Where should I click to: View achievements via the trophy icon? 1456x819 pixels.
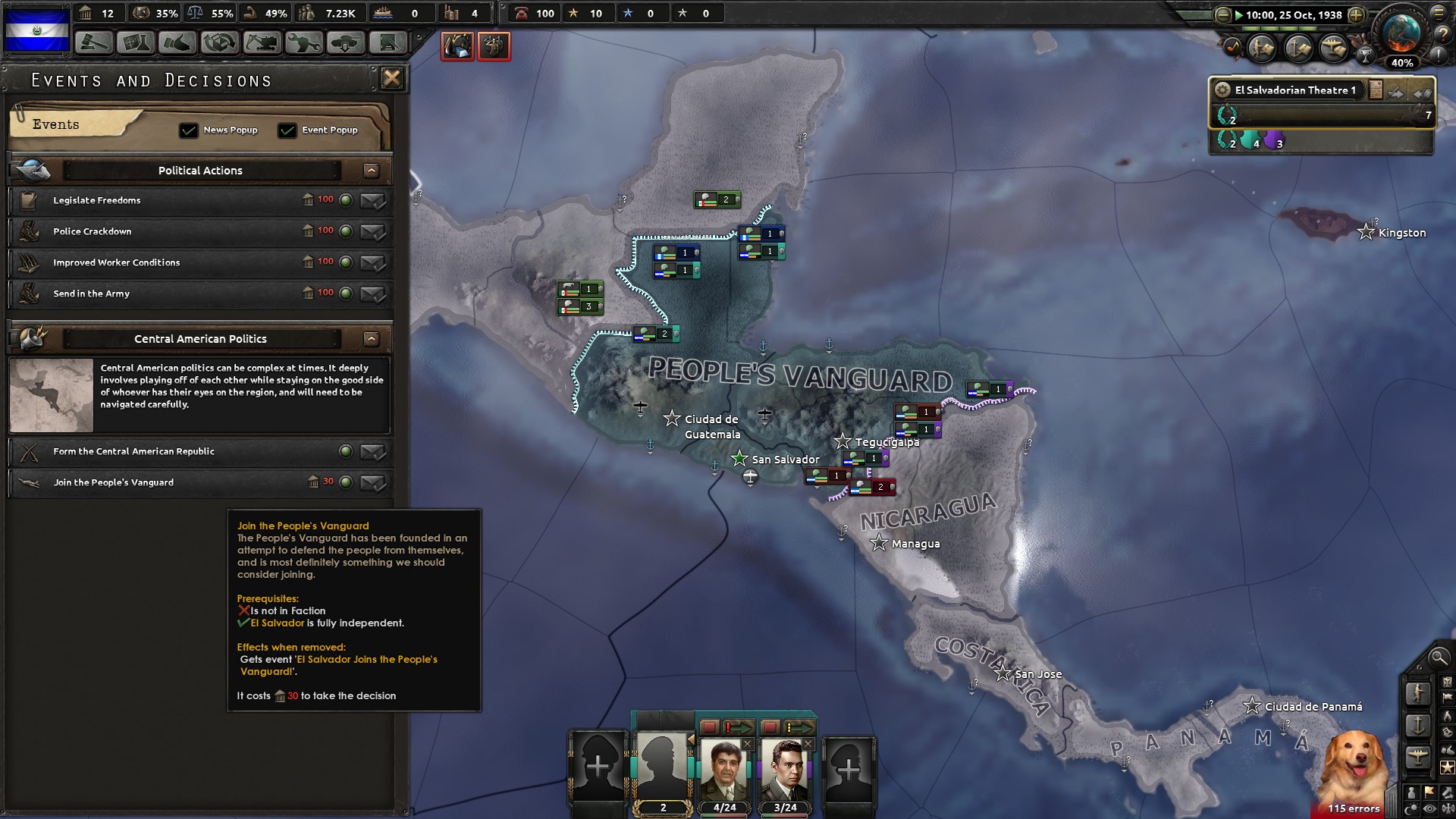1364,54
